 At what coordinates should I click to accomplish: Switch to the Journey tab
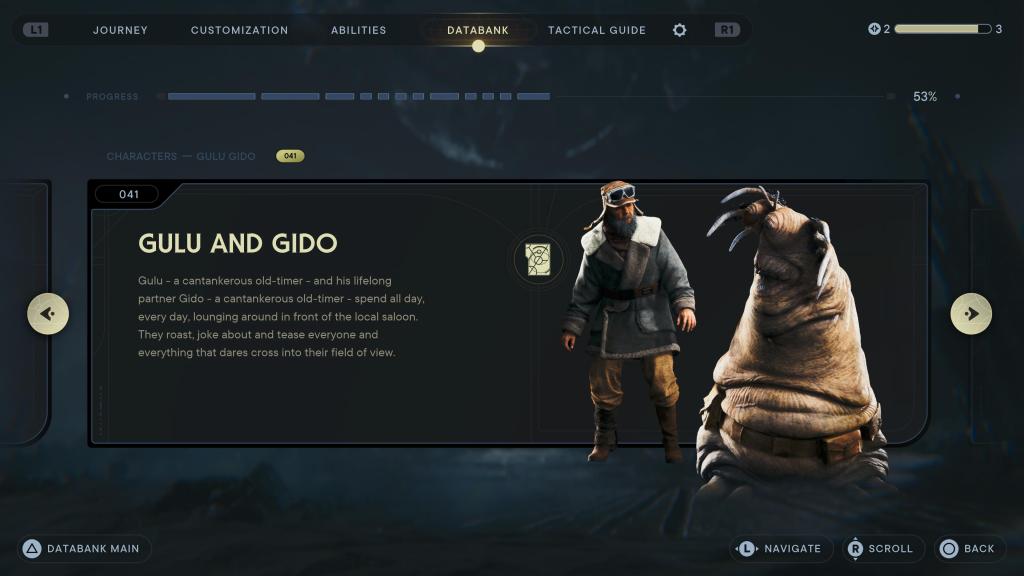tap(120, 30)
